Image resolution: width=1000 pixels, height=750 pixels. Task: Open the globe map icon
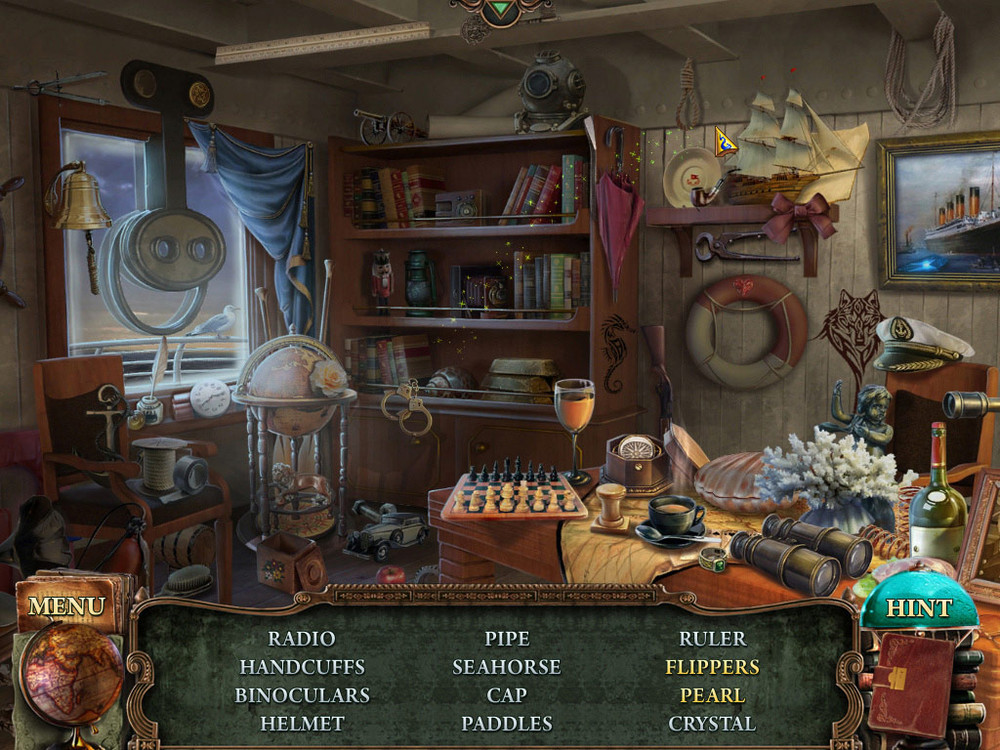coord(72,673)
